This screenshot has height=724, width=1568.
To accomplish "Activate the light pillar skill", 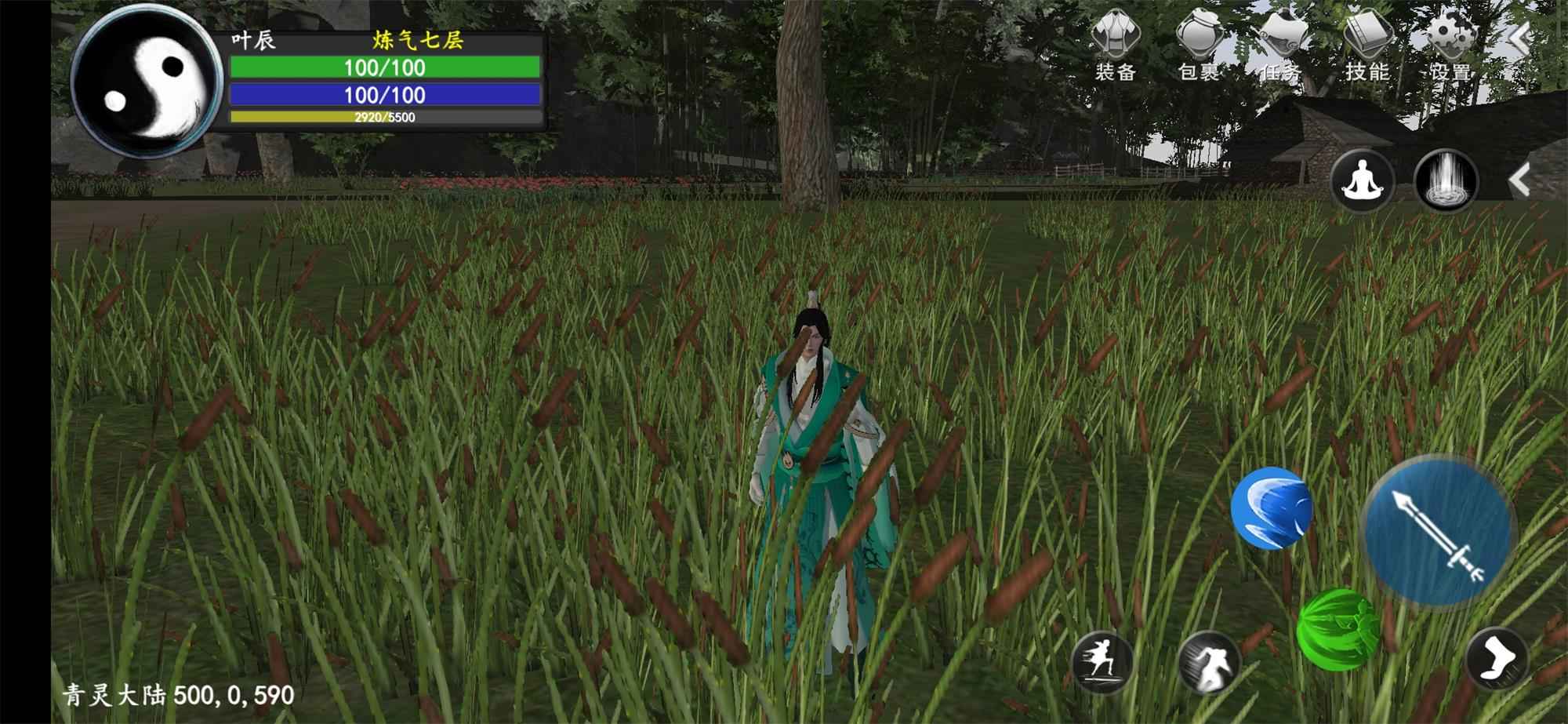I will 1446,180.
